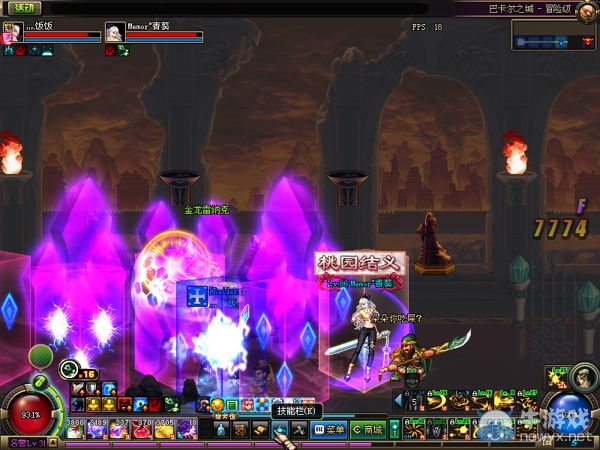Click the smiley face emote icon
The height and width of the screenshot is (450, 600).
(217, 405)
